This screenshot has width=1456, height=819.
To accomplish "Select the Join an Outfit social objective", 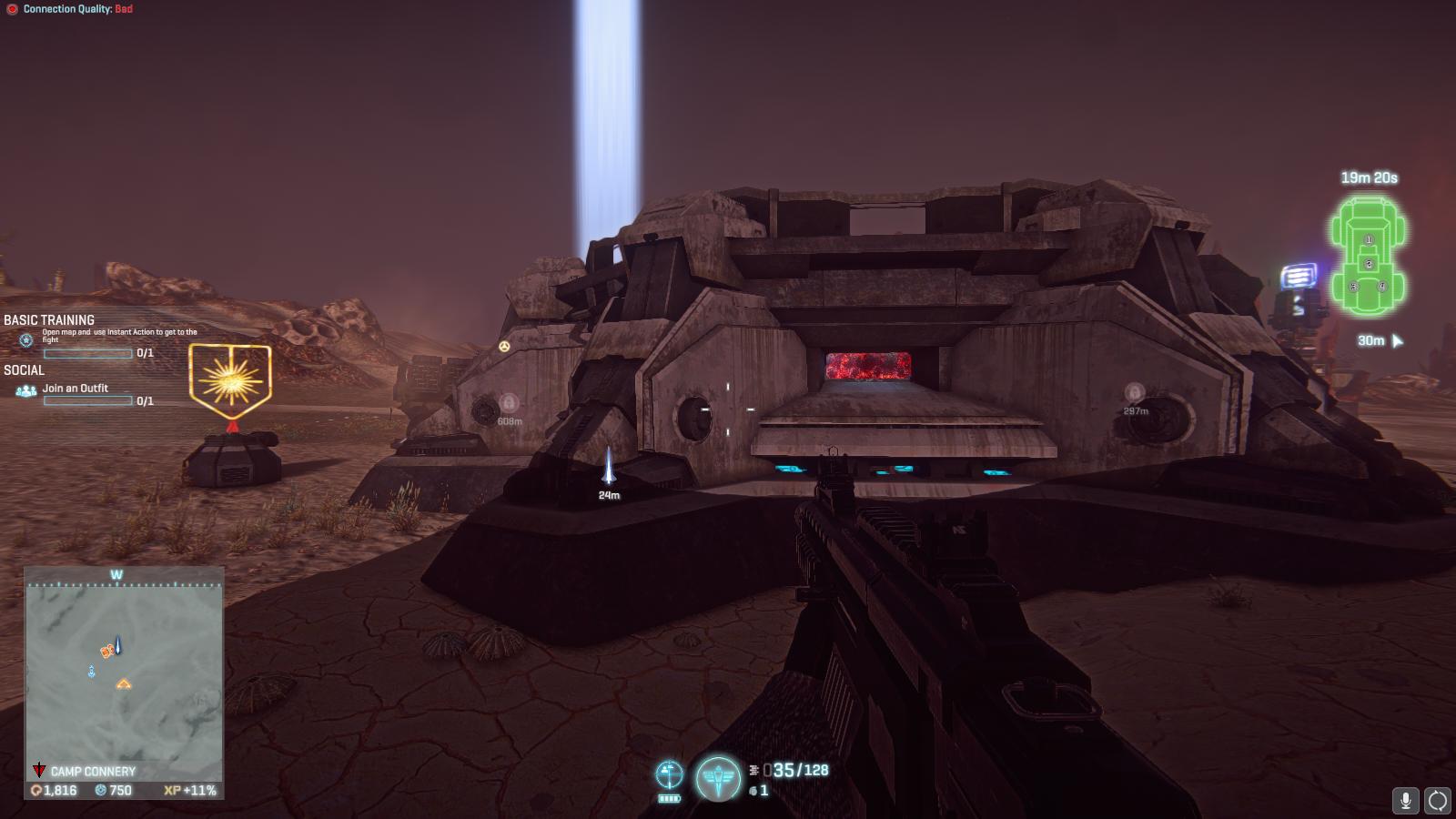I will [75, 389].
